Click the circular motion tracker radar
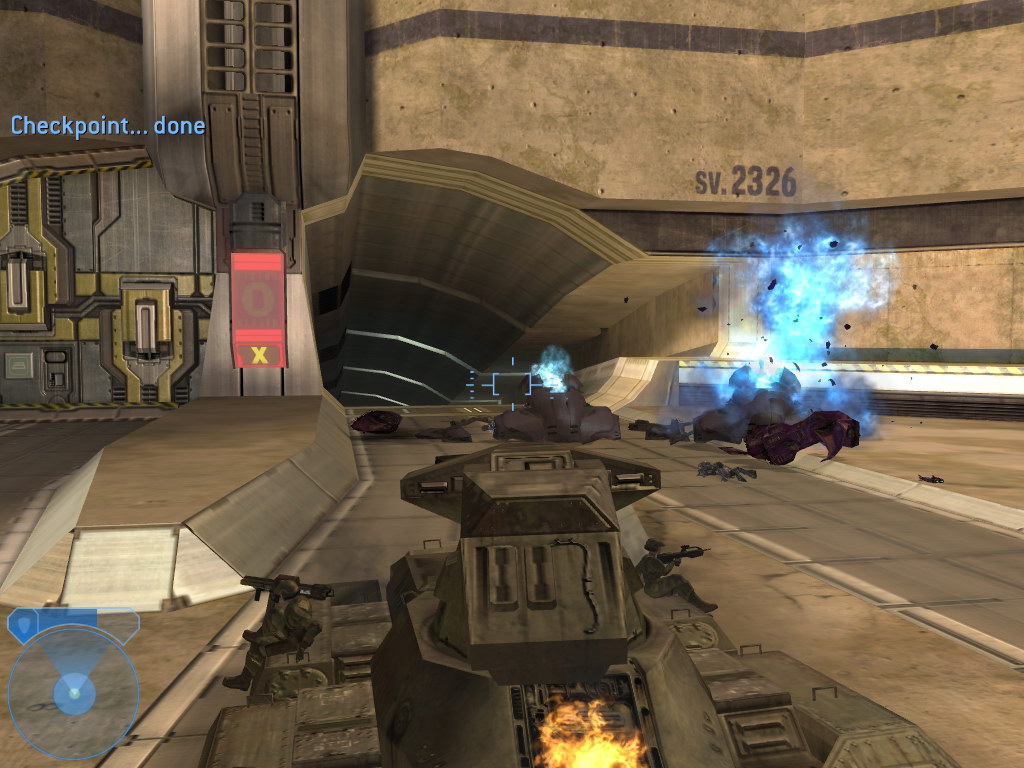Image resolution: width=1024 pixels, height=768 pixels. click(x=73, y=691)
